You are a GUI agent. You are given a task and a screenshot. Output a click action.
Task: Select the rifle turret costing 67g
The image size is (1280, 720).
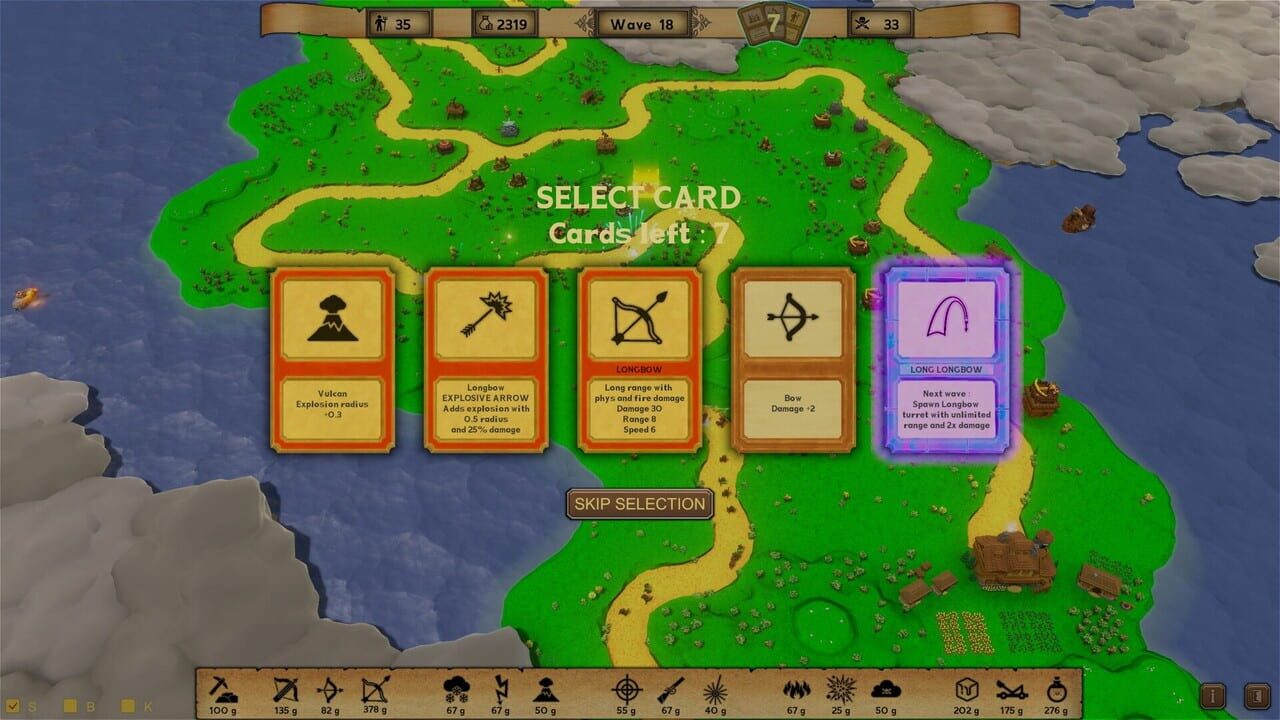[x=668, y=690]
